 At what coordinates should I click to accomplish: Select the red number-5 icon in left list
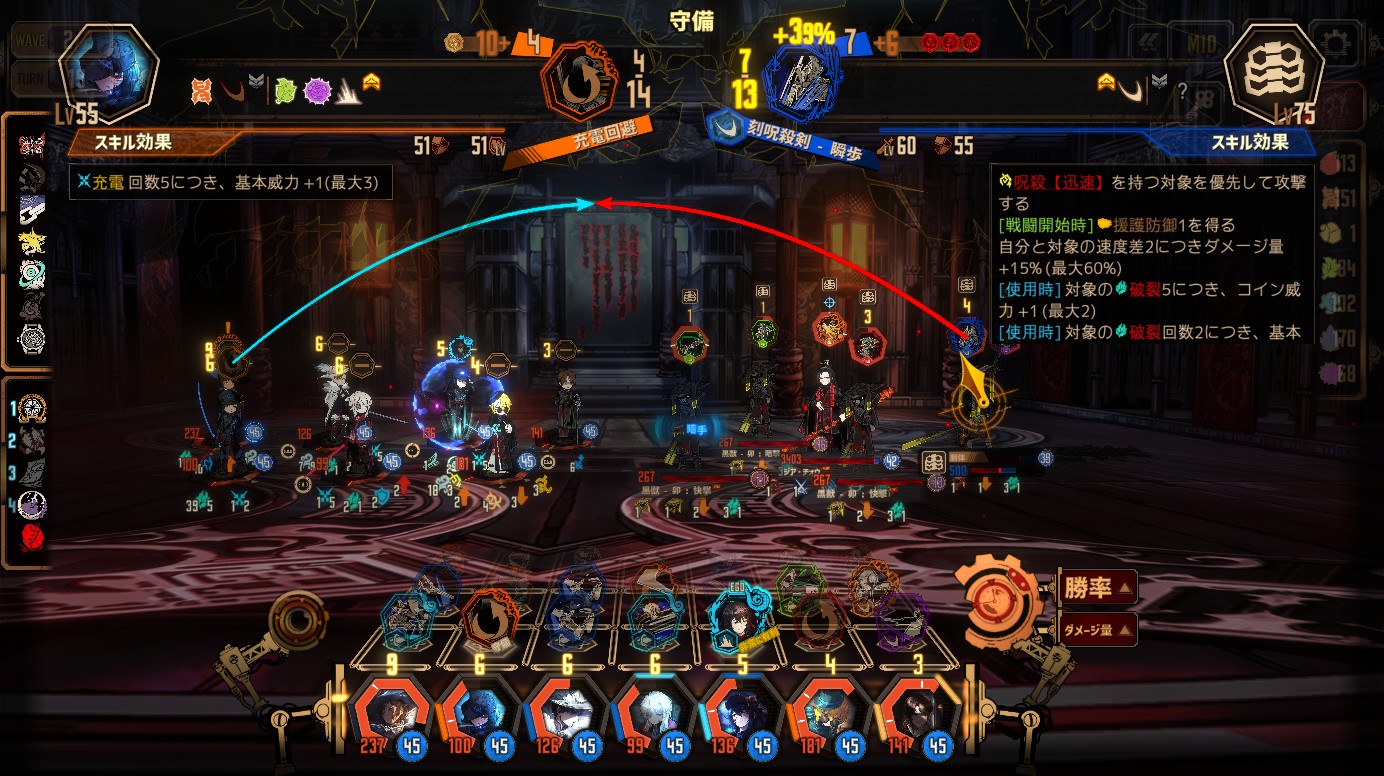[x=33, y=539]
